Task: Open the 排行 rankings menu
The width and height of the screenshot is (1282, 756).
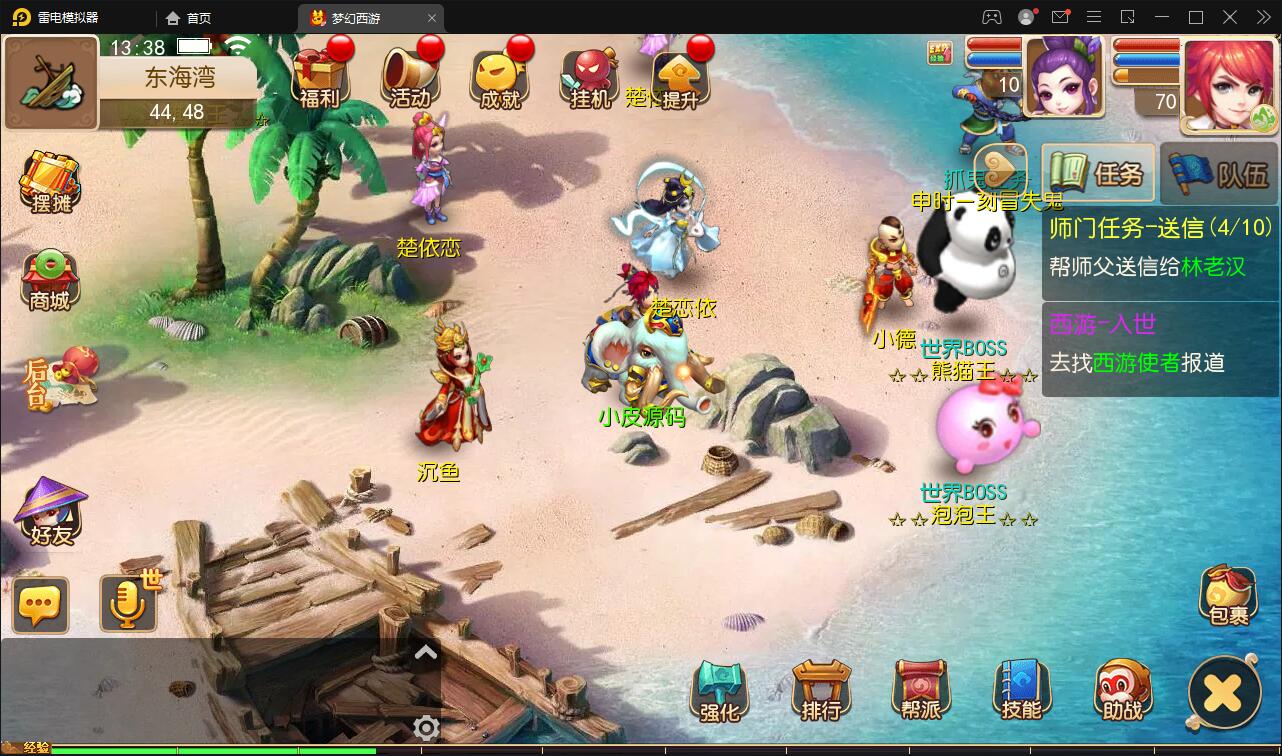Action: coord(821,691)
